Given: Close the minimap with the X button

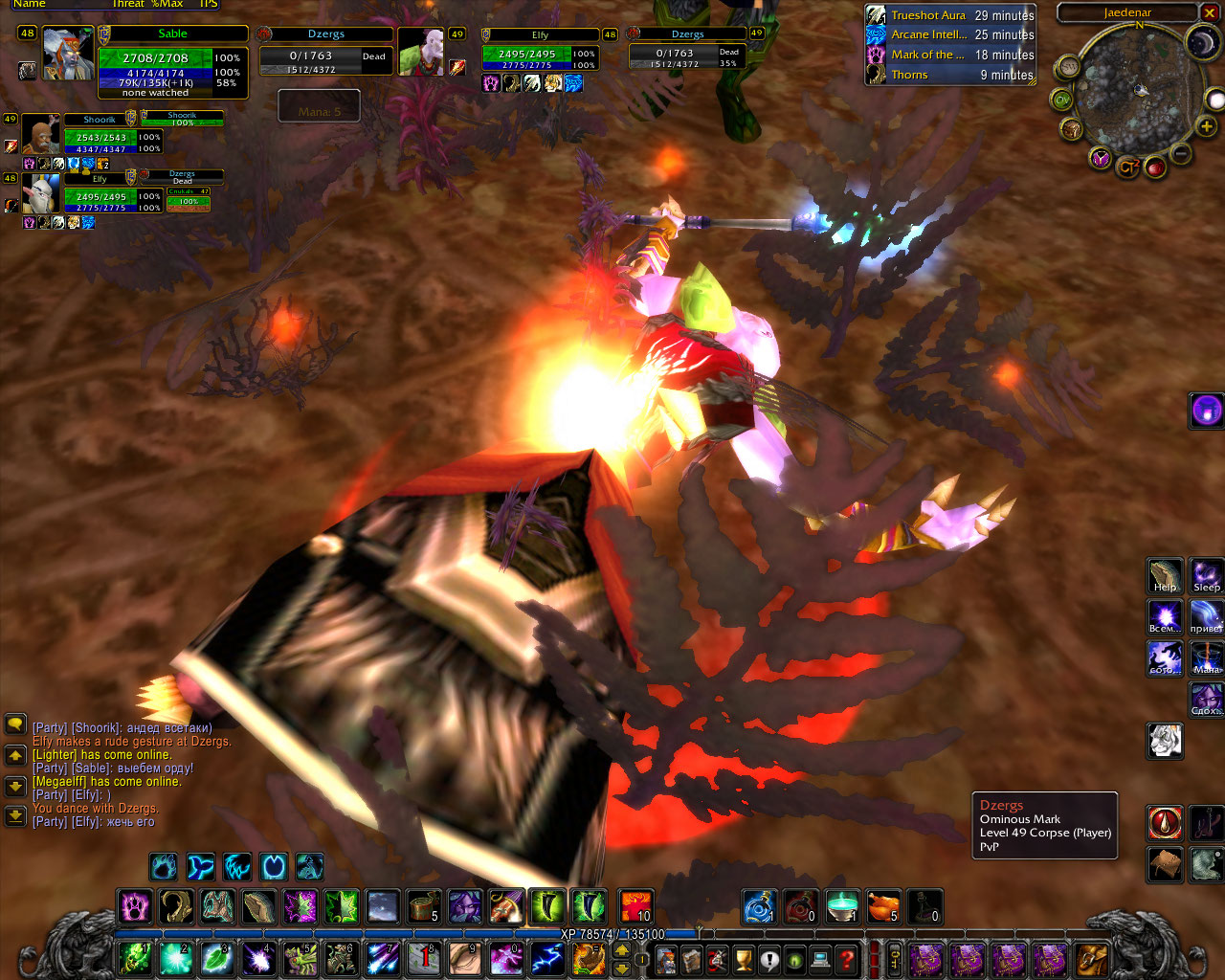Looking at the screenshot, I should click(1212, 13).
